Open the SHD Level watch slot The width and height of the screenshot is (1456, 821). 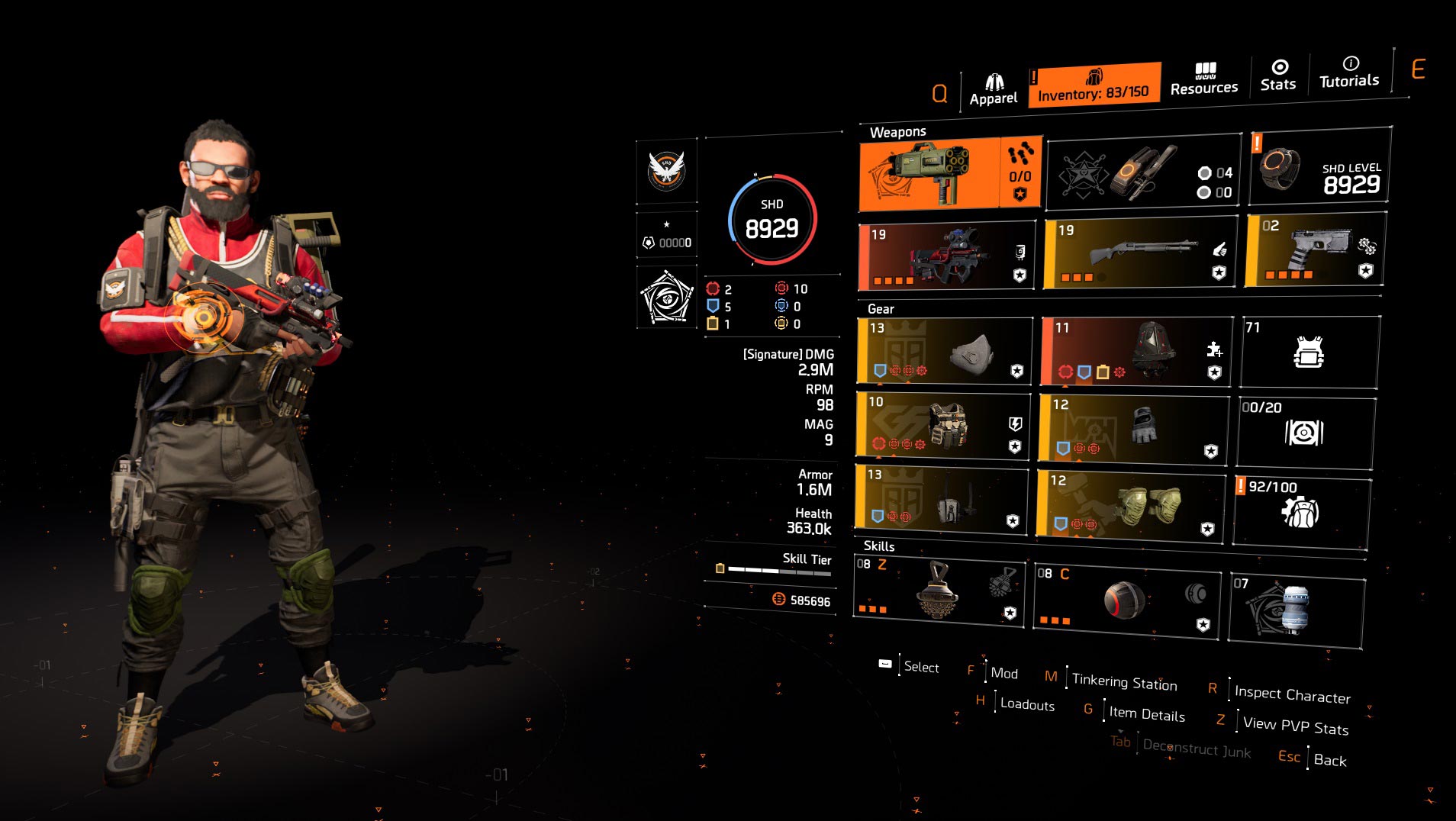[x=1319, y=168]
